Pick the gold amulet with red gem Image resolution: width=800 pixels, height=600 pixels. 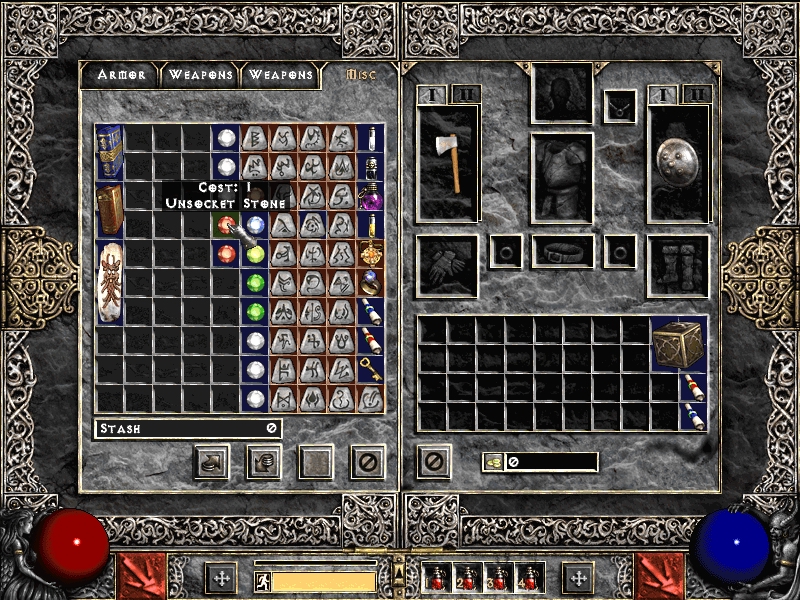(370, 253)
